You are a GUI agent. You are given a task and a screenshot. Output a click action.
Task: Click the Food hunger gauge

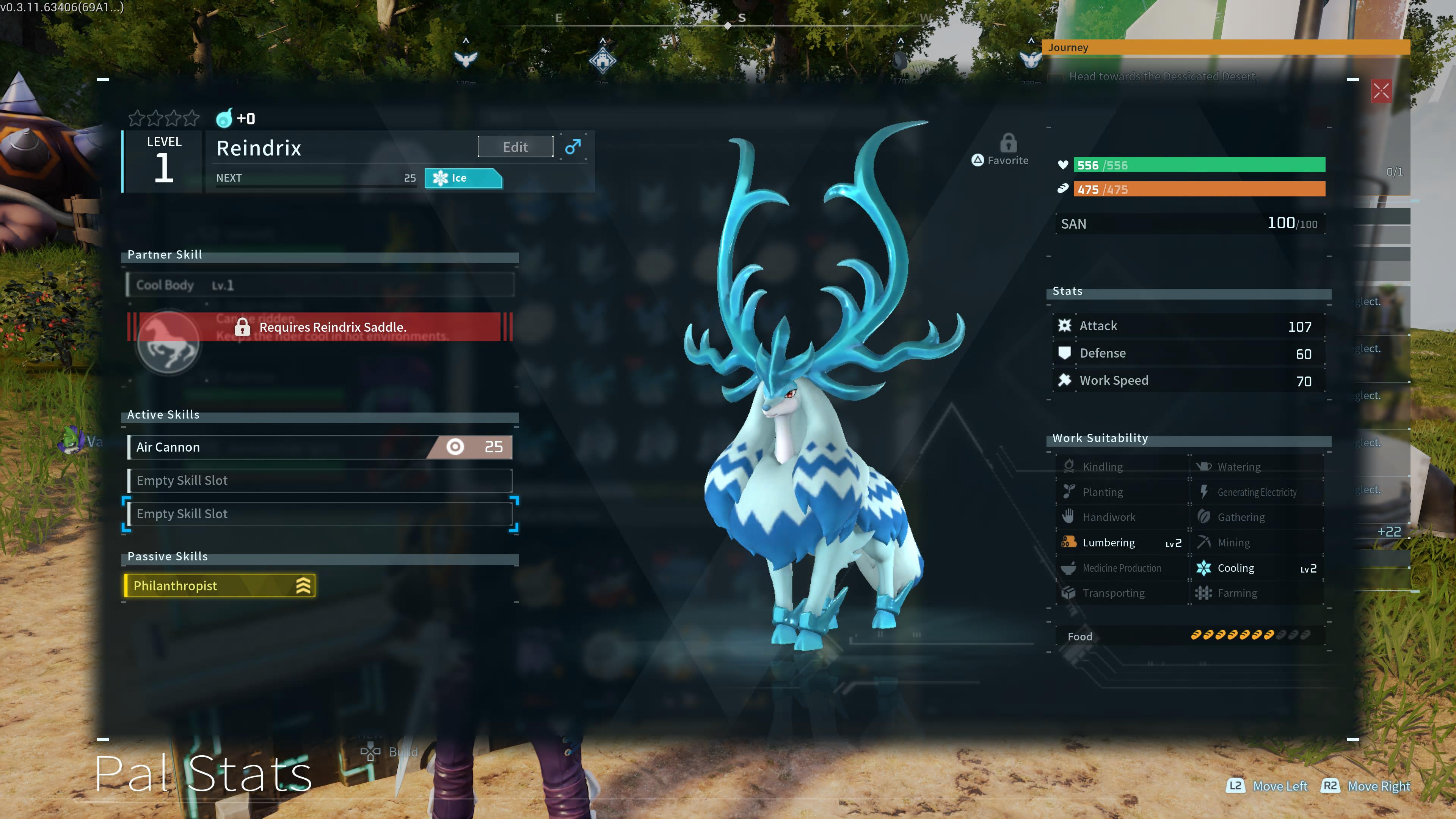coord(1188,636)
